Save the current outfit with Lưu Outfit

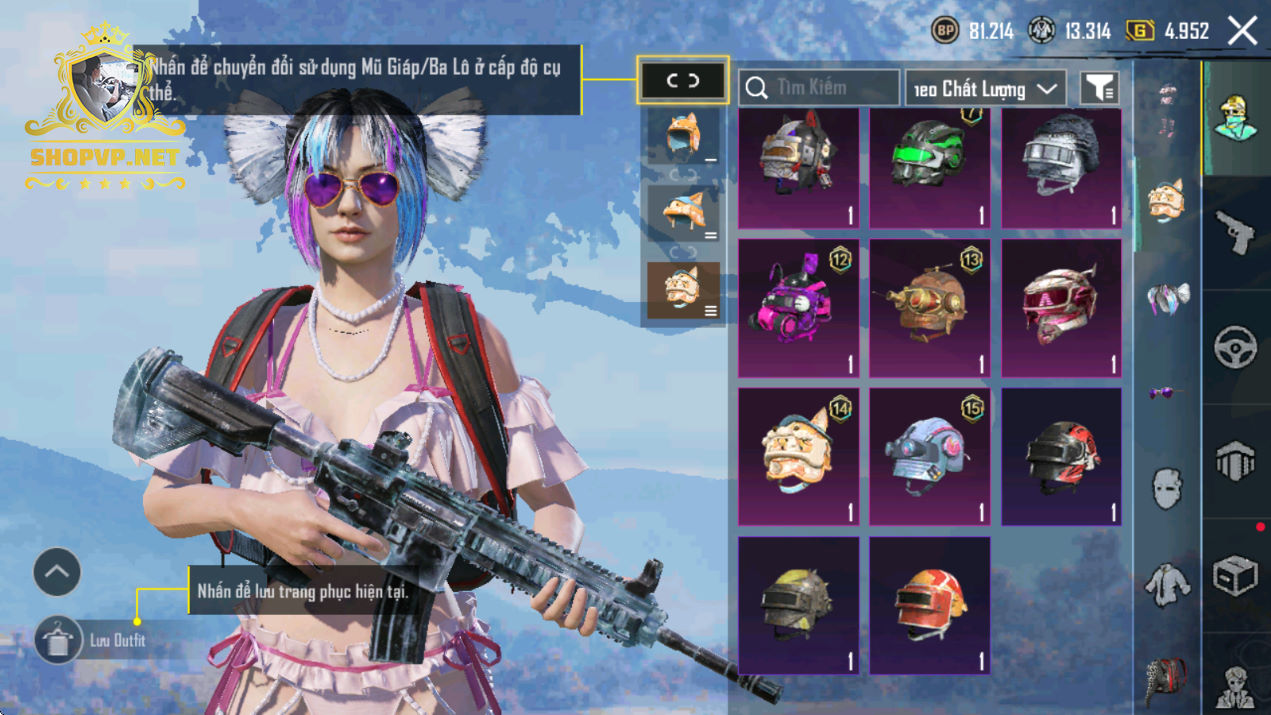coord(59,640)
